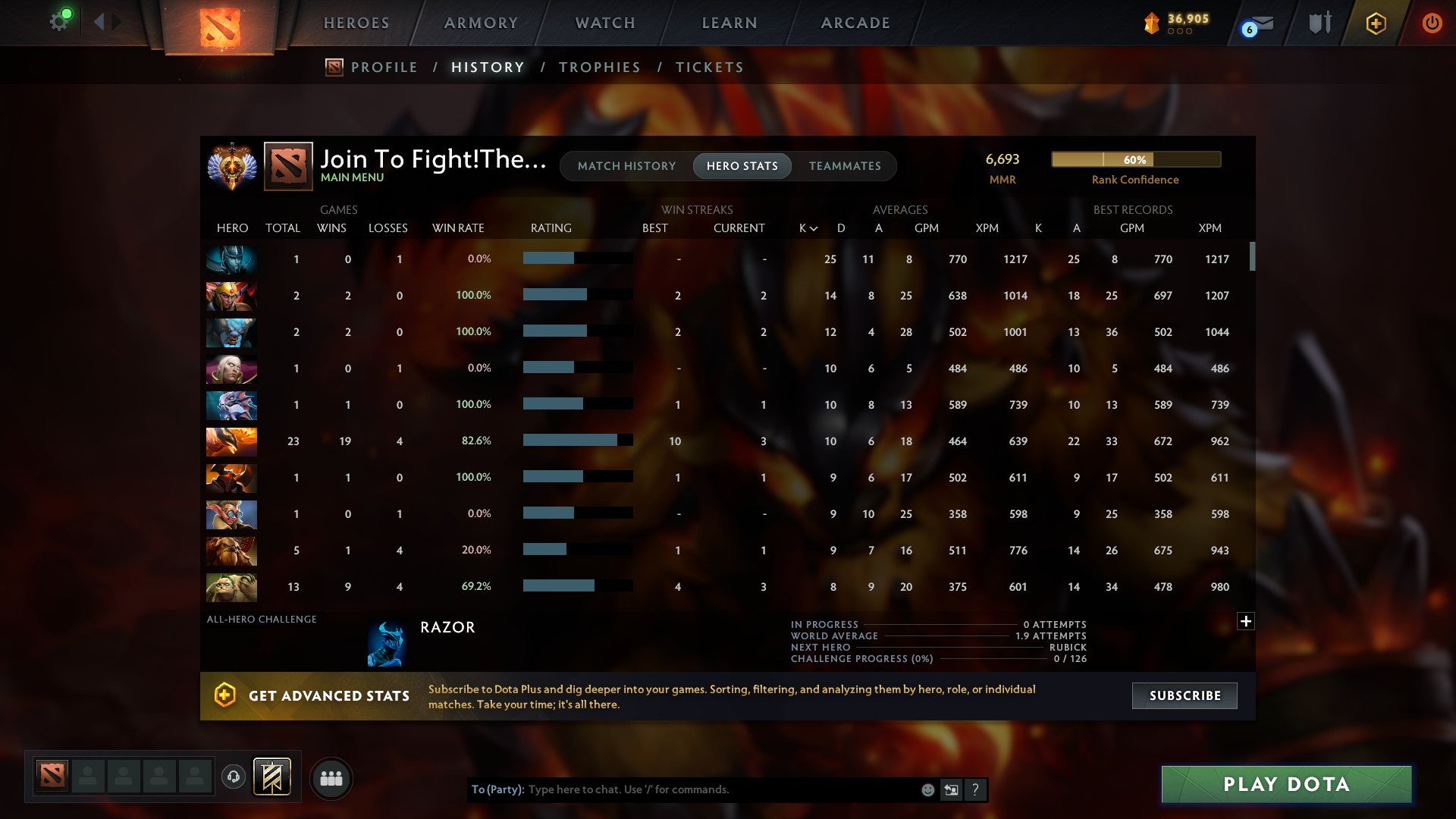
Task: Sort hero stats by the K column dropdown
Action: [x=806, y=227]
